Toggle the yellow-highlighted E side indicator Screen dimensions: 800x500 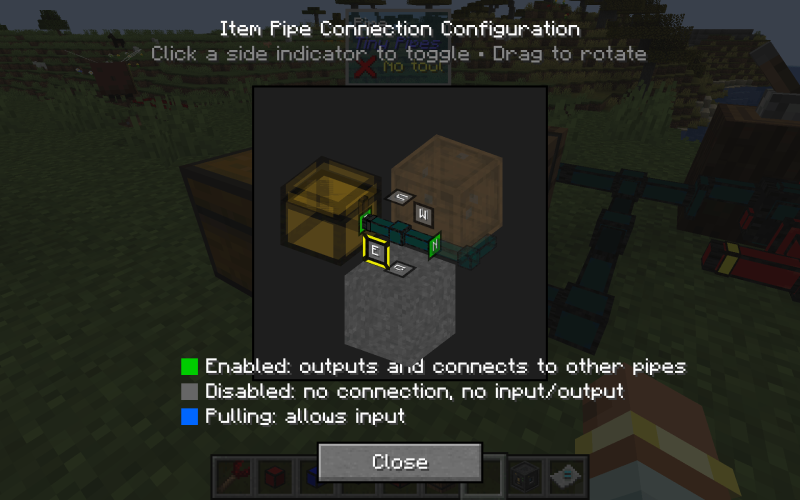(375, 252)
